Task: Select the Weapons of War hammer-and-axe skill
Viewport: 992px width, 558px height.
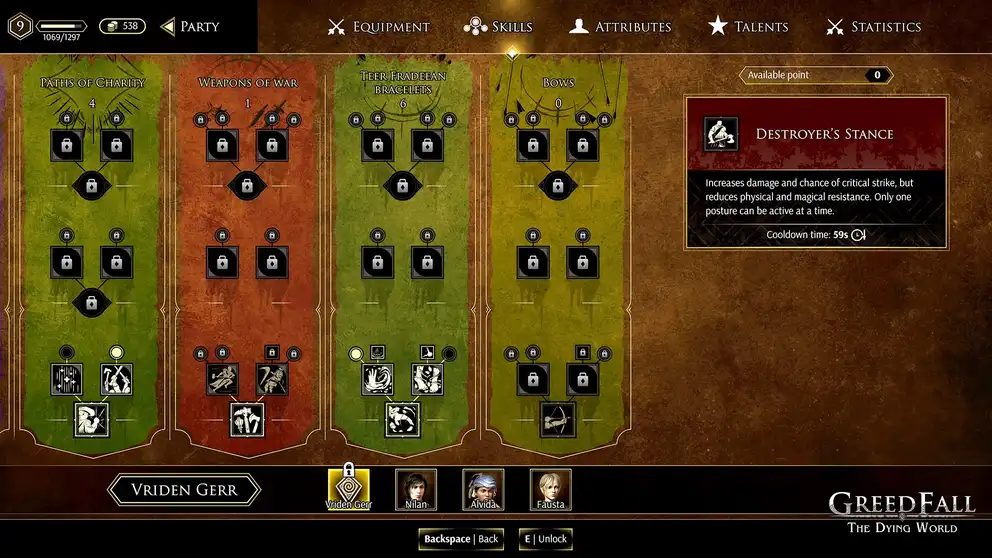Action: [x=246, y=420]
